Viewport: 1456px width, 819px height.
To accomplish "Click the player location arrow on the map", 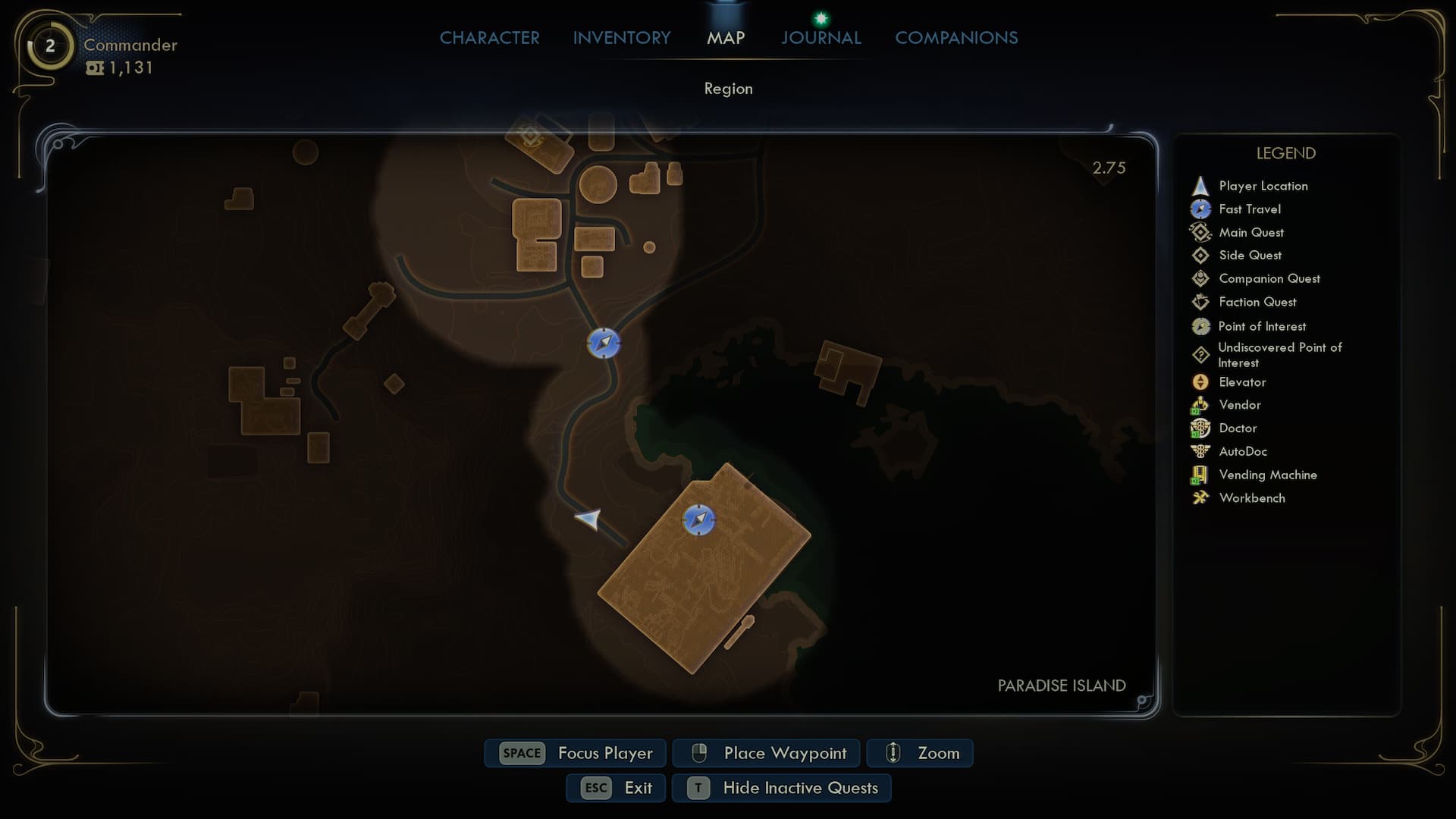I will point(588,519).
